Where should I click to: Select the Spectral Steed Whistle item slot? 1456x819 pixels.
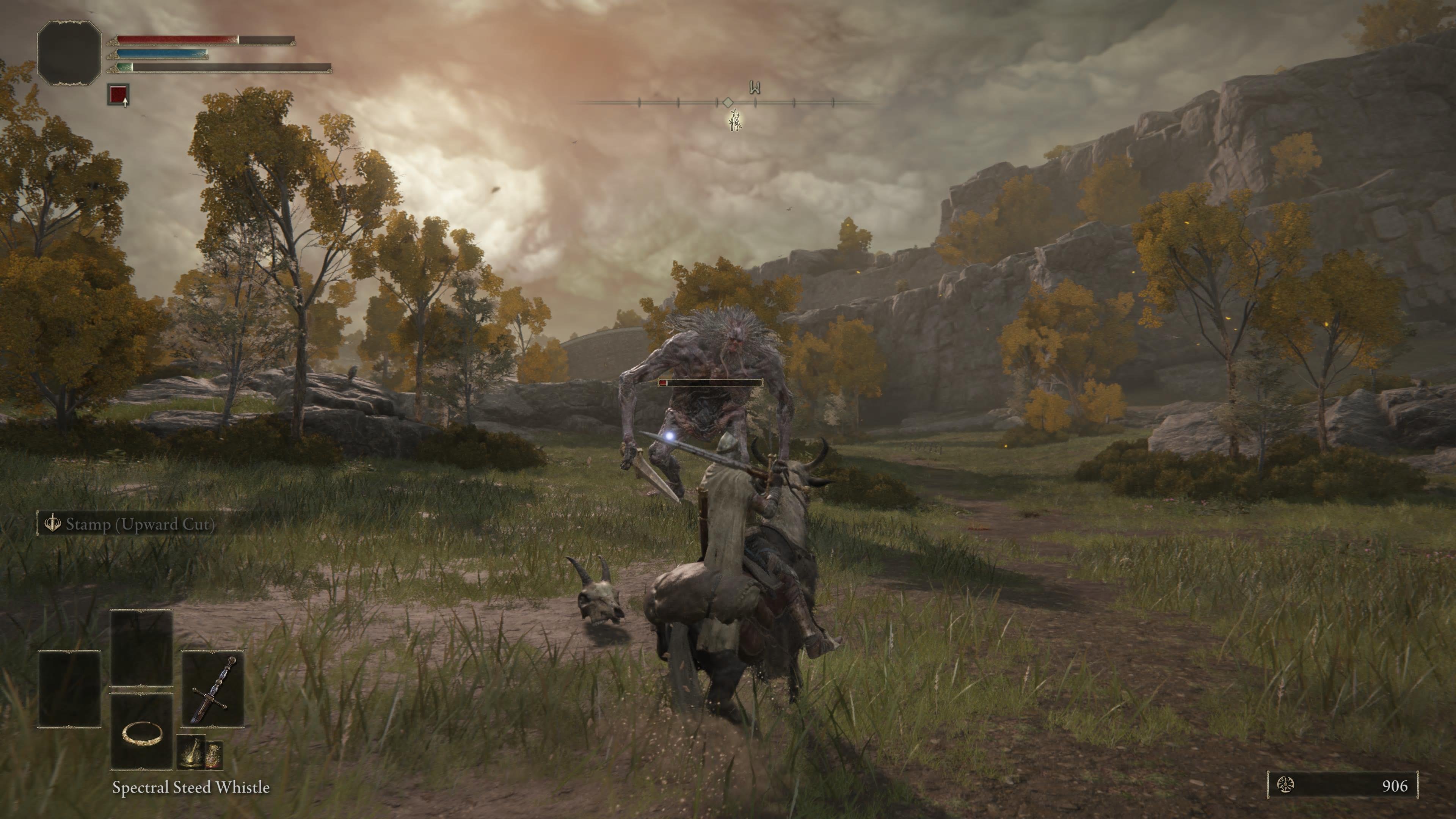142,733
